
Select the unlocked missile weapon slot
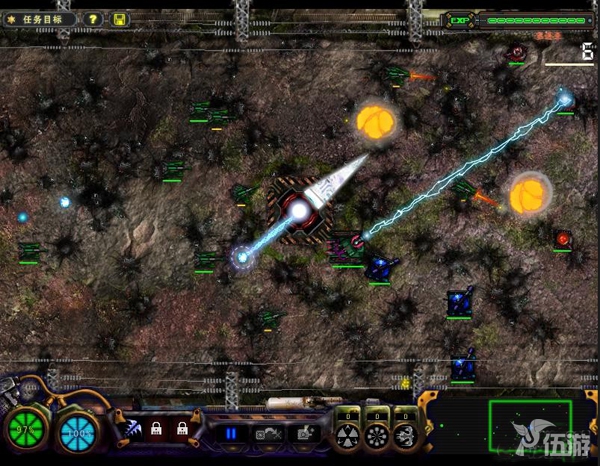(x=132, y=429)
